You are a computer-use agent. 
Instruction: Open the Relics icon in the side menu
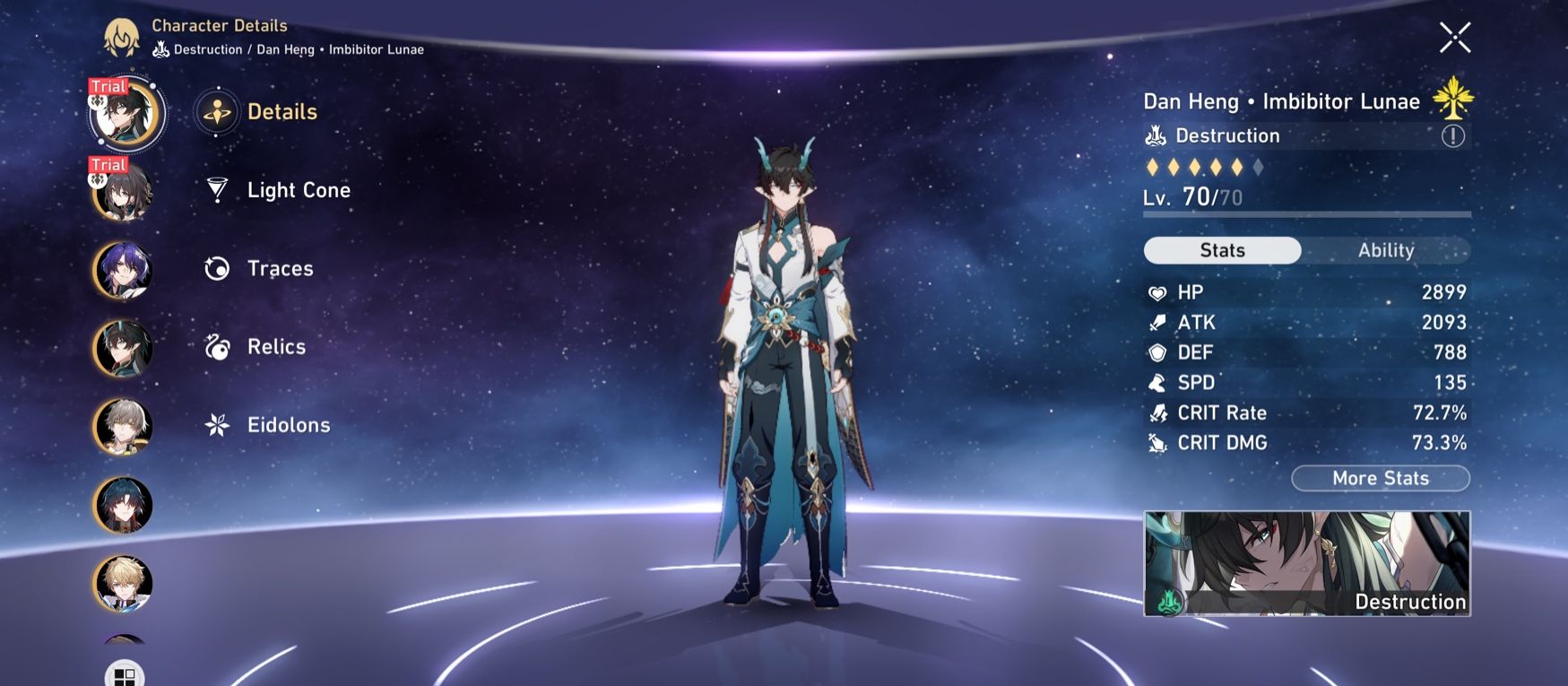[215, 346]
